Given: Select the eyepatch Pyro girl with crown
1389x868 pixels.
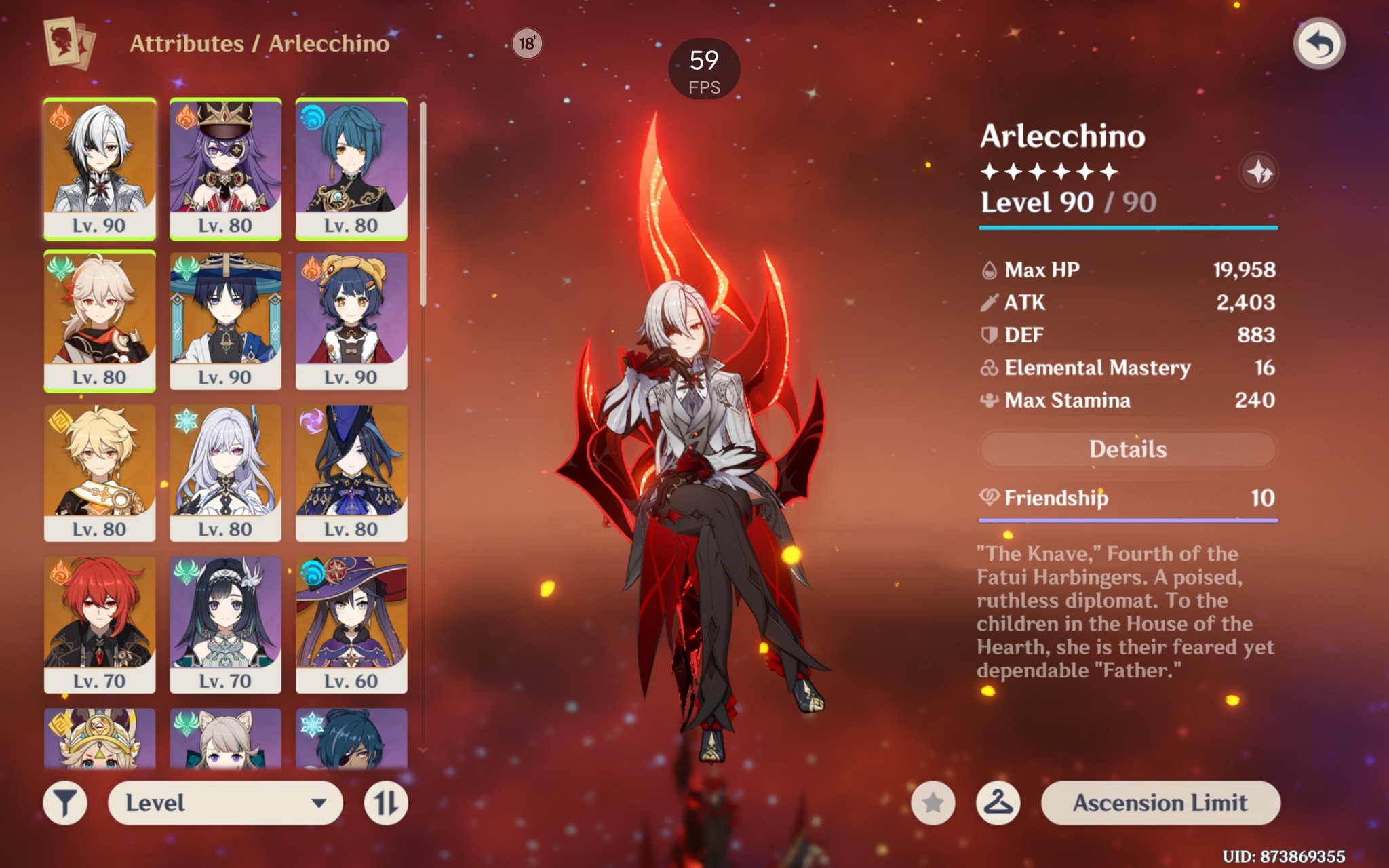Looking at the screenshot, I should [225, 168].
